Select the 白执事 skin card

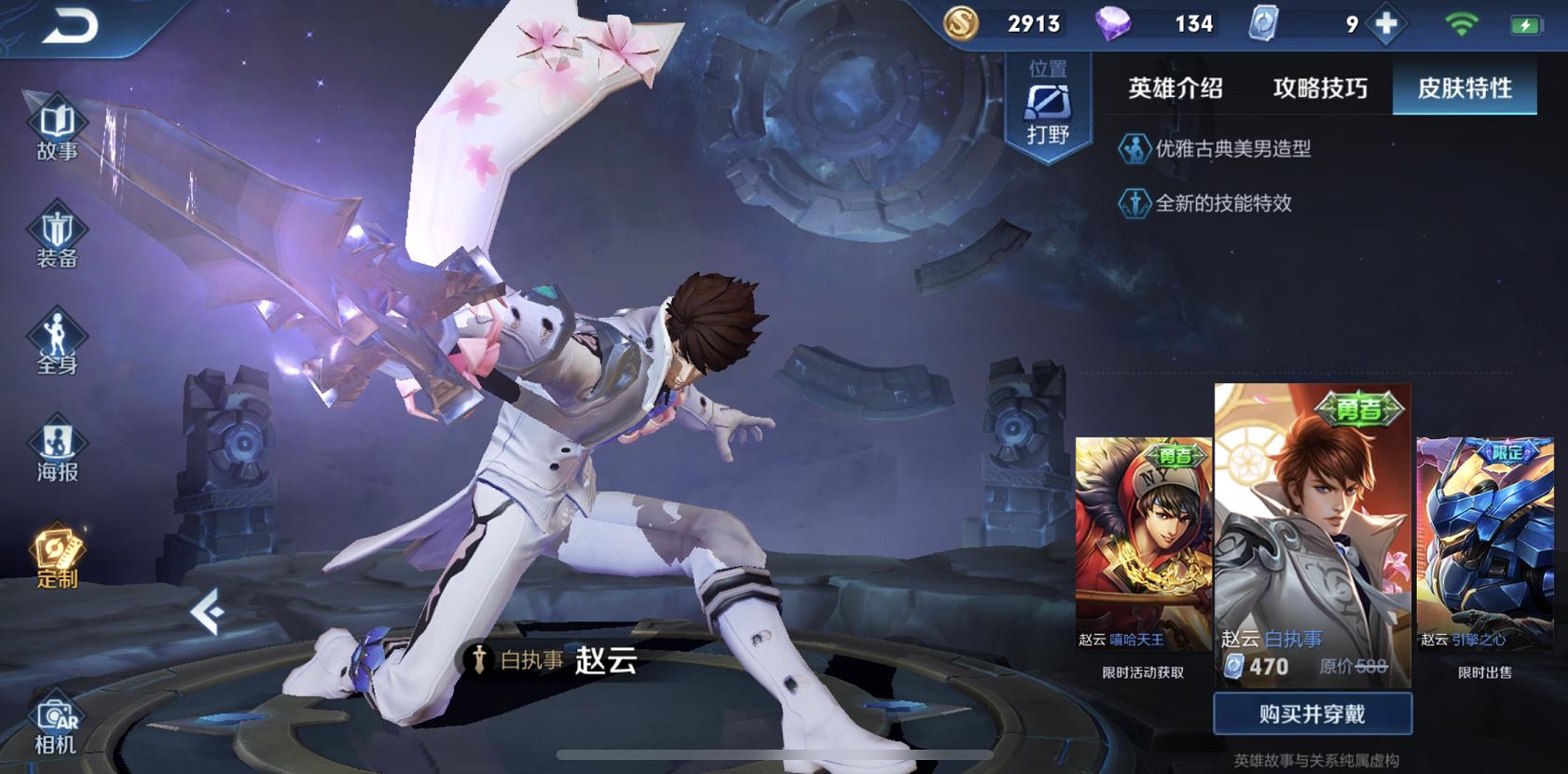tap(1313, 532)
